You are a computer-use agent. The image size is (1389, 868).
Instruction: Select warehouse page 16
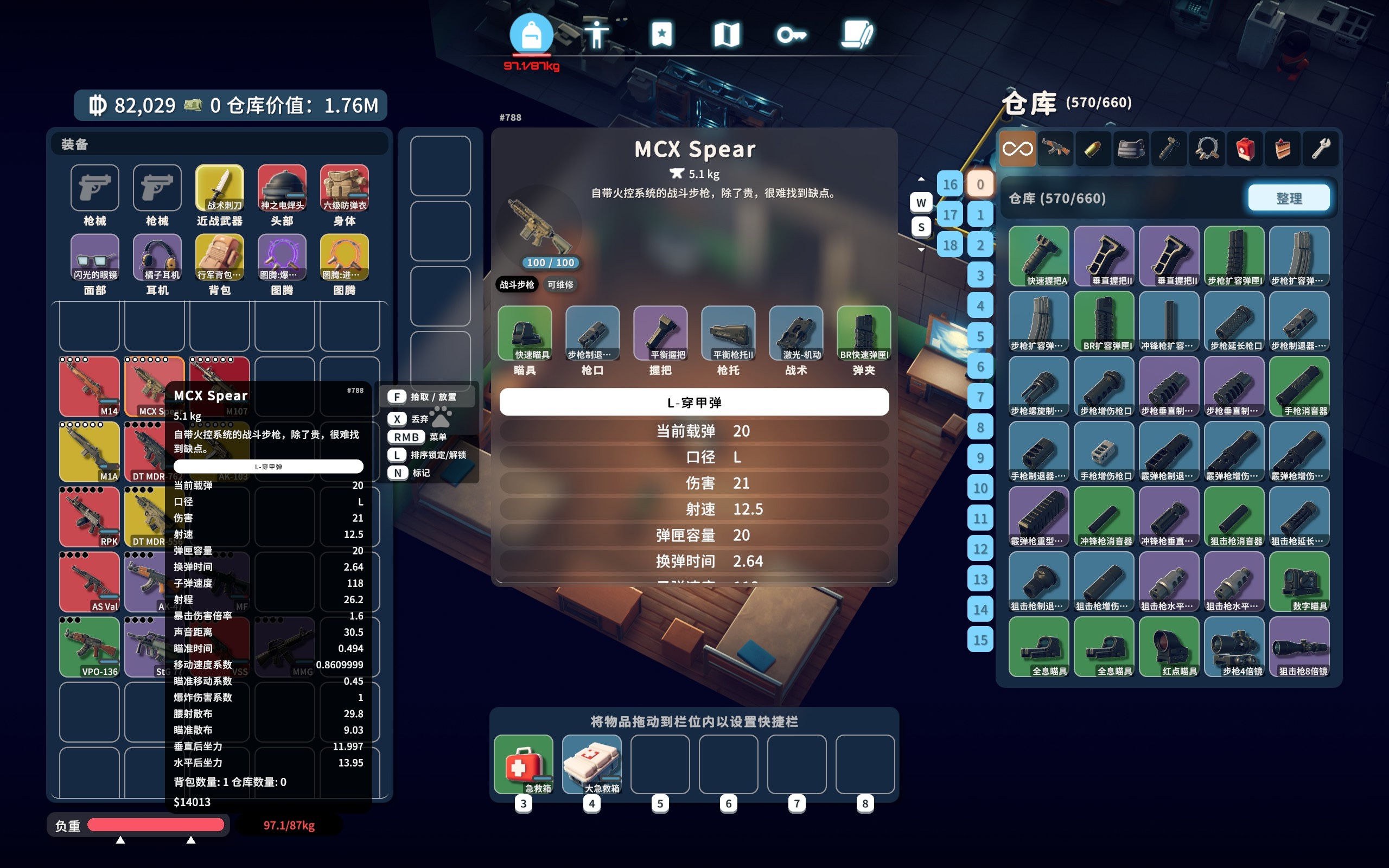[950, 184]
